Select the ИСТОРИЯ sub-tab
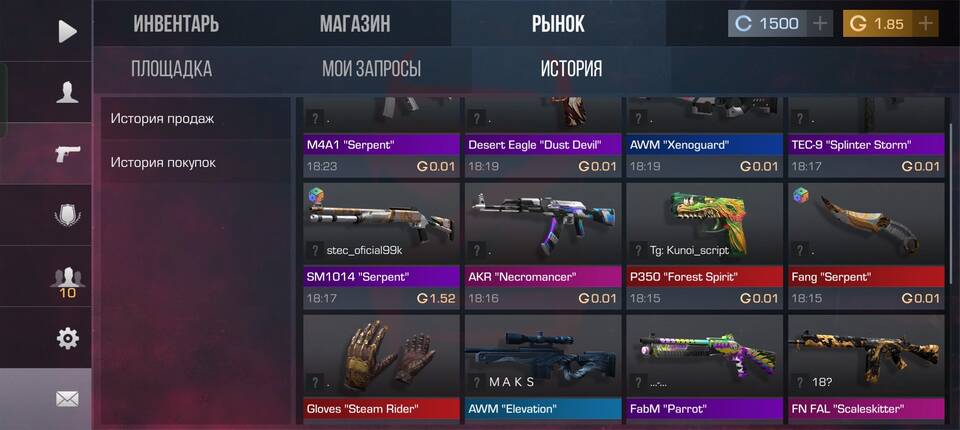 tap(571, 69)
